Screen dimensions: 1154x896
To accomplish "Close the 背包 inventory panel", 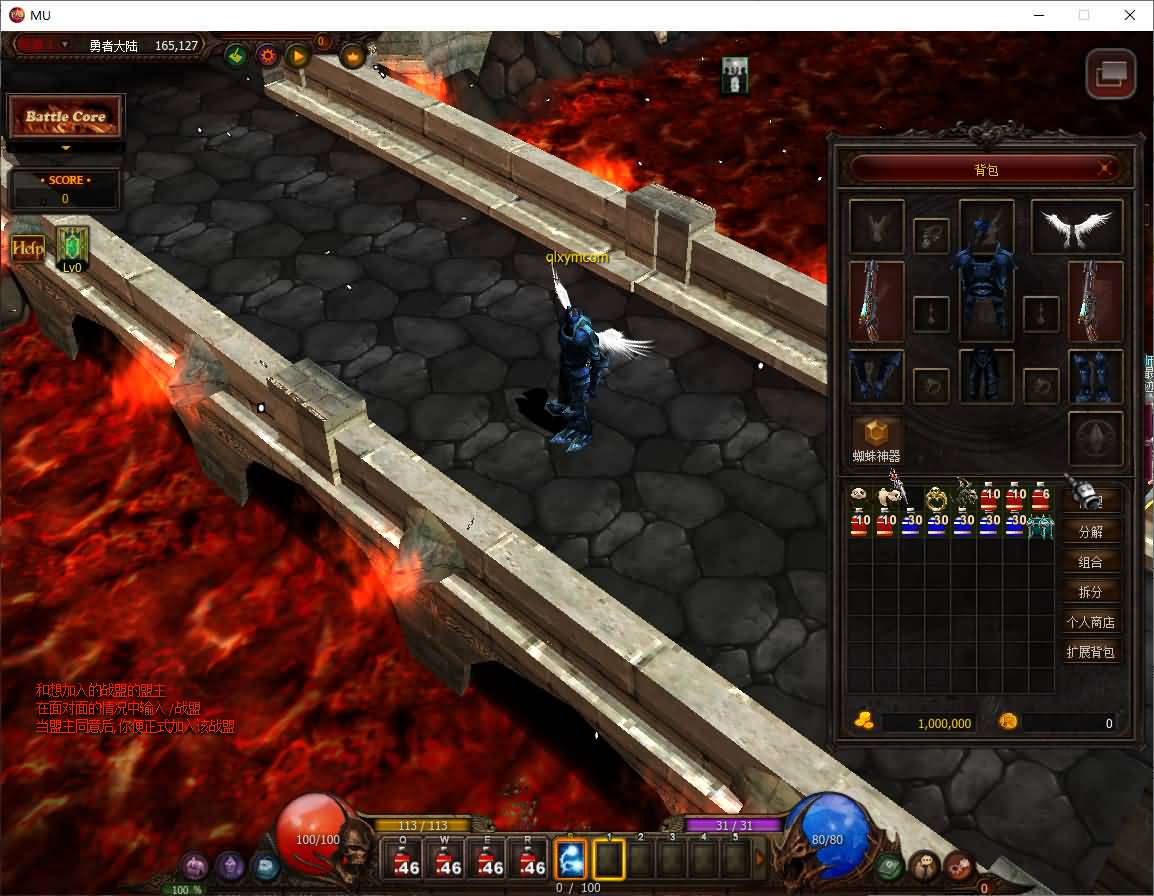I will click(1105, 169).
